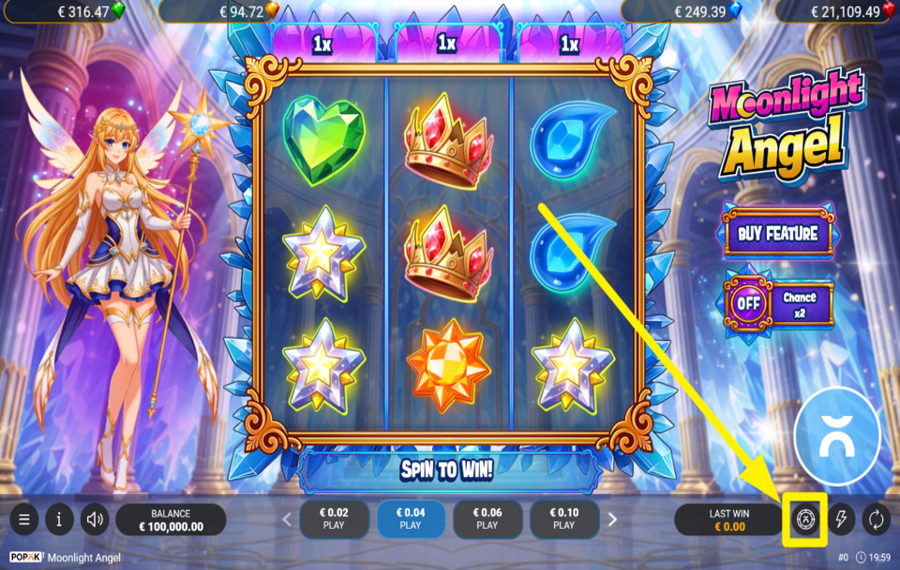Toggle the sound speaker icon
Viewport: 900px width, 570px height.
coord(95,519)
